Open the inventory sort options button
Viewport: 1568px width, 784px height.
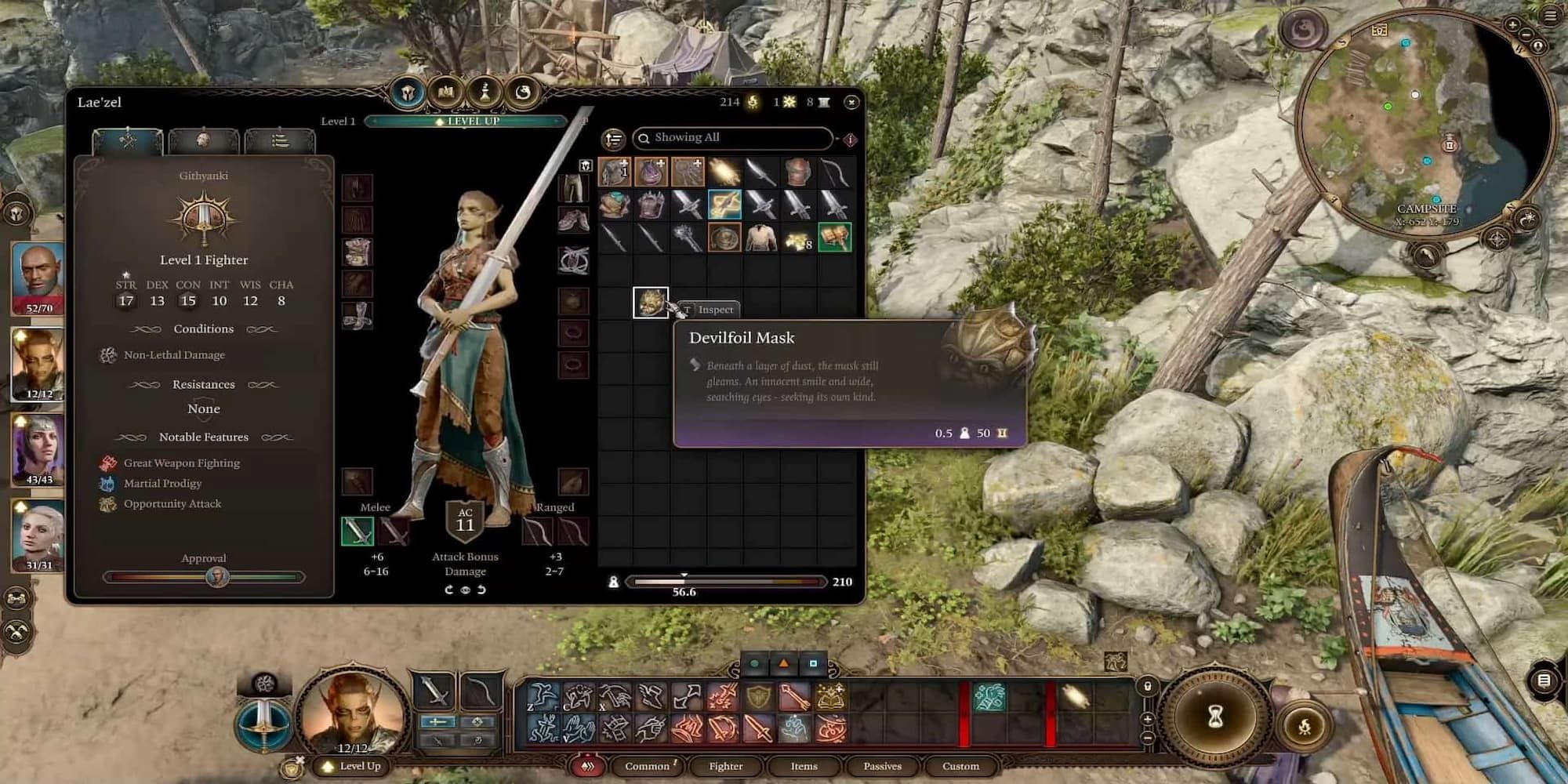coord(613,140)
